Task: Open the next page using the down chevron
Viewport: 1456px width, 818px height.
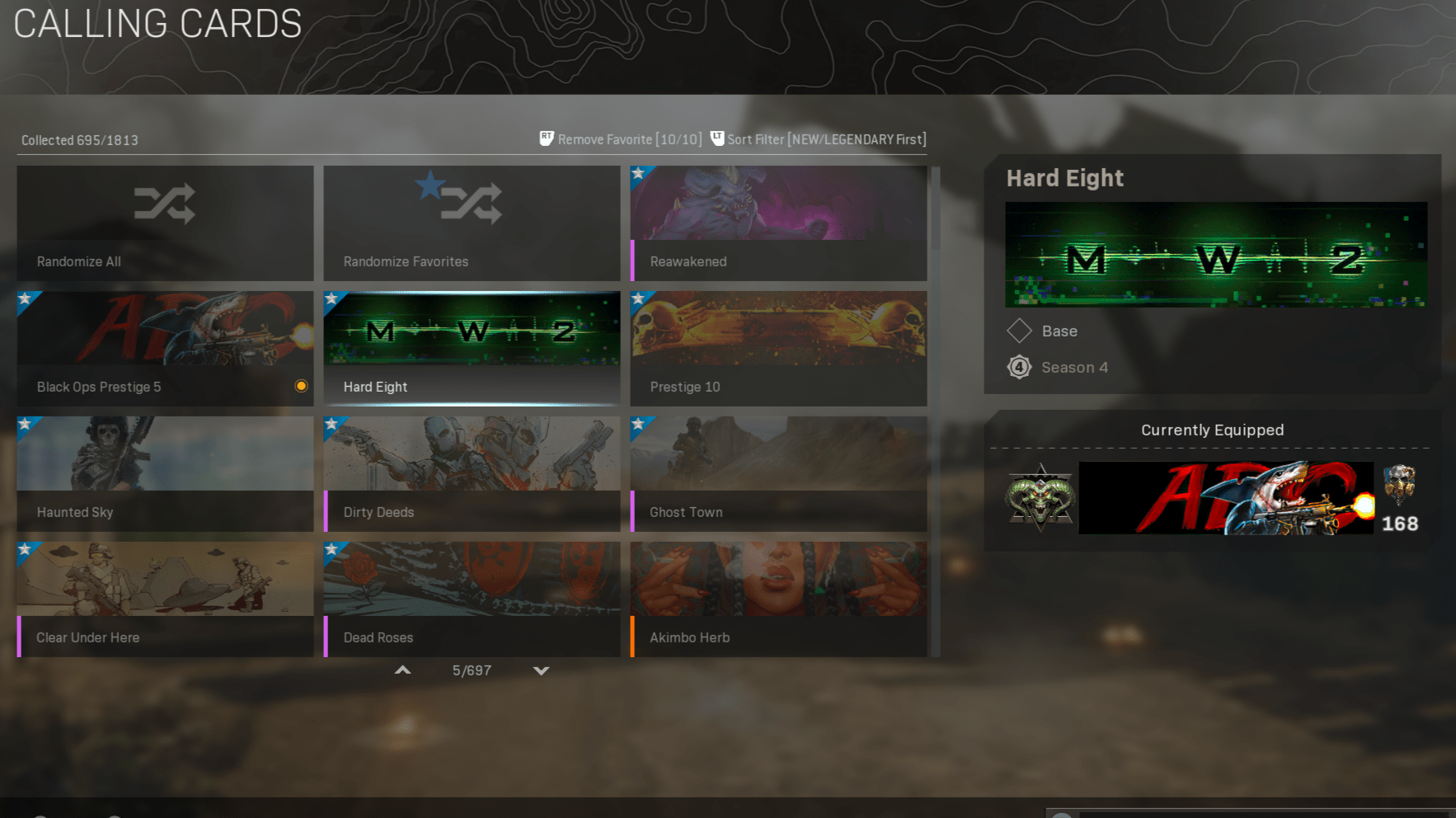Action: click(x=541, y=670)
